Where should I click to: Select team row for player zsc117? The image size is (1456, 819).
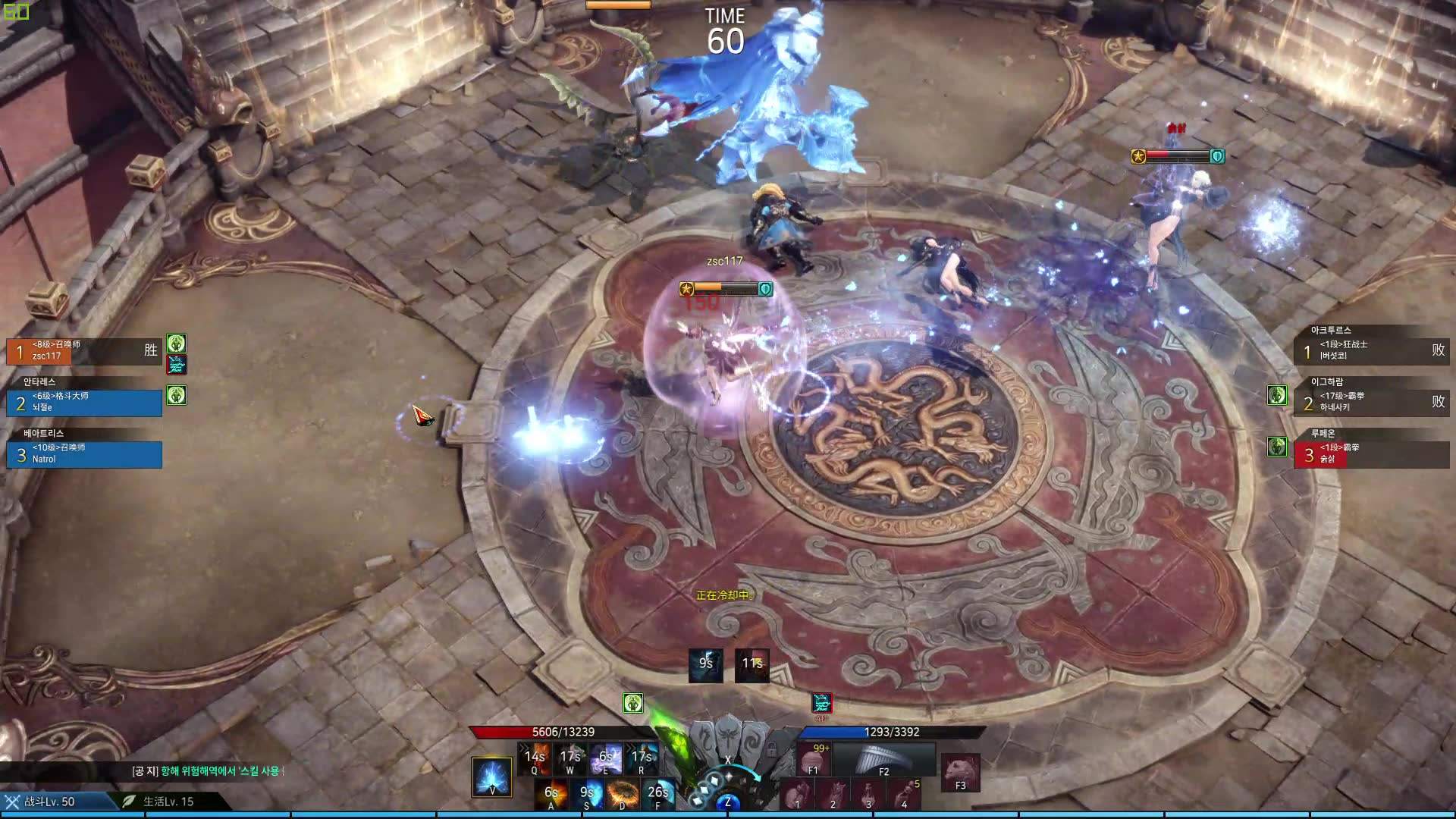83,351
